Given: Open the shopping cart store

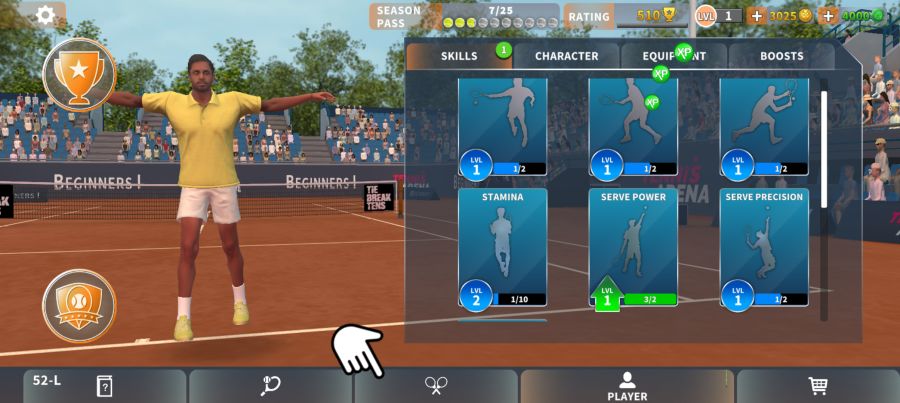Looking at the screenshot, I should (817, 386).
